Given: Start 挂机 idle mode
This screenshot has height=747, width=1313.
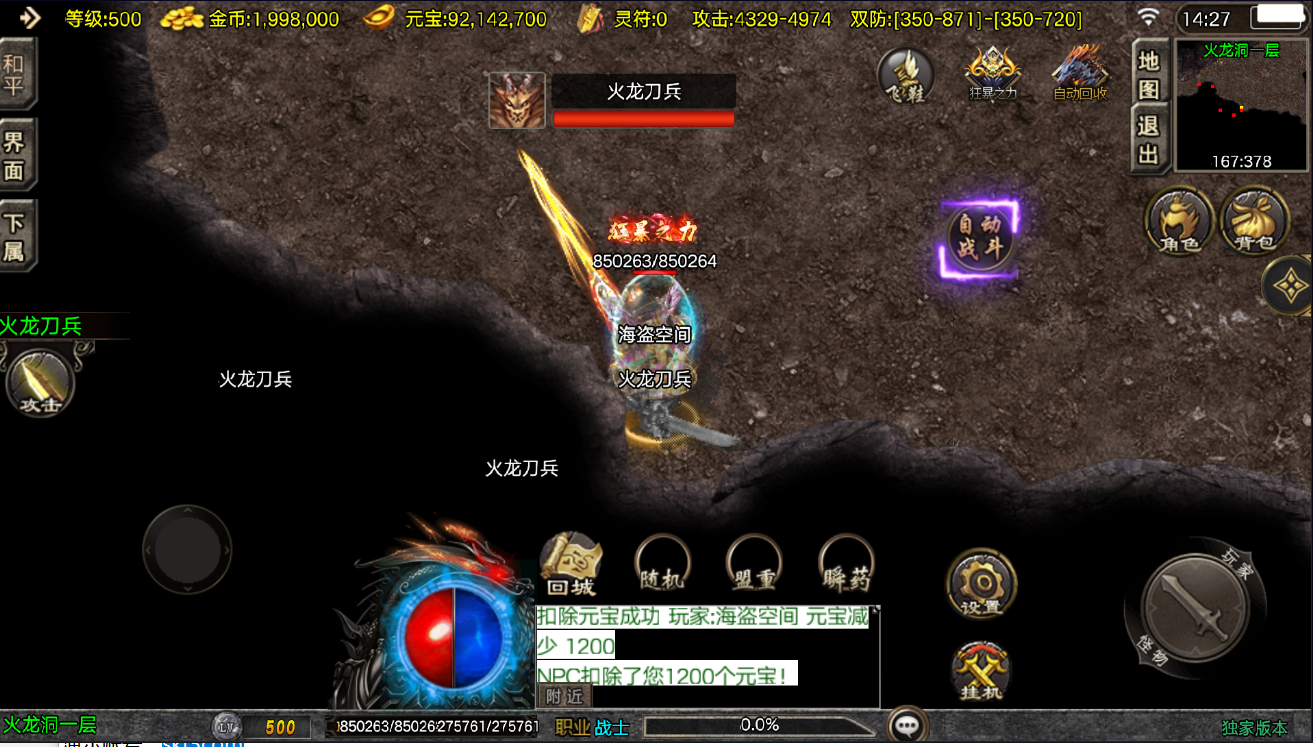Looking at the screenshot, I should pos(979,670).
